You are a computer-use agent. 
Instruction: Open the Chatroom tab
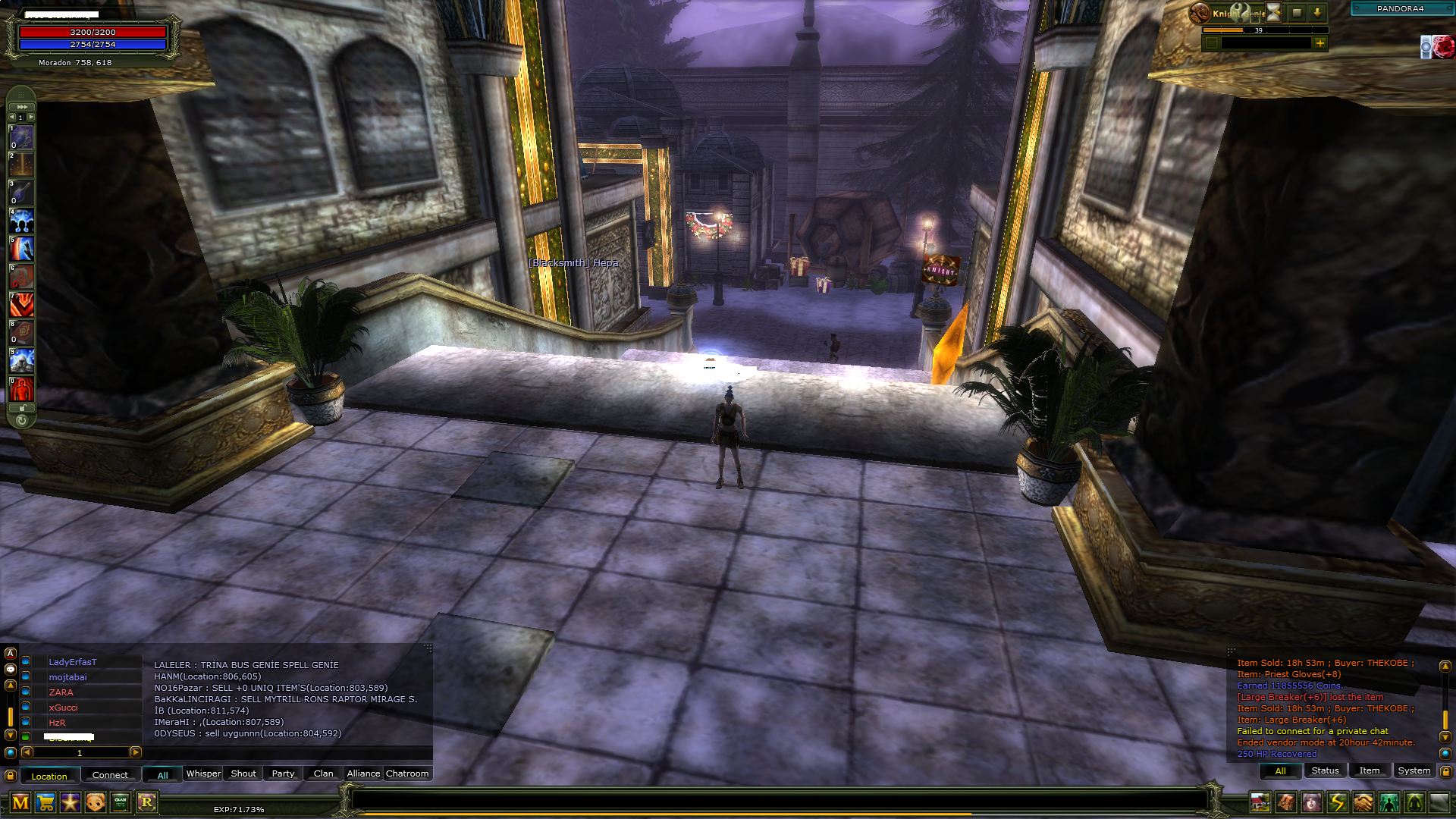click(x=407, y=773)
